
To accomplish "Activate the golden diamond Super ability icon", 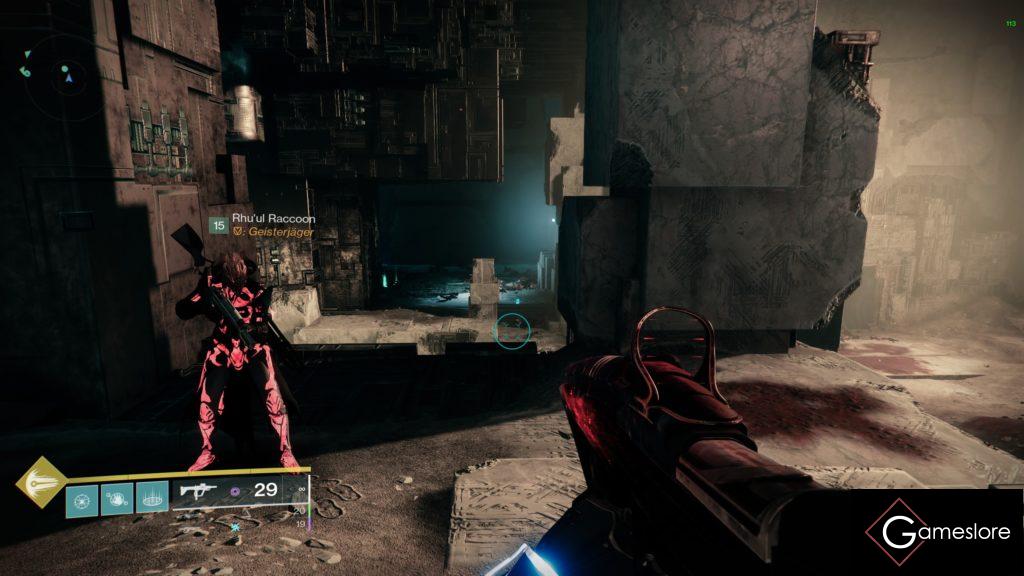I will click(x=40, y=482).
